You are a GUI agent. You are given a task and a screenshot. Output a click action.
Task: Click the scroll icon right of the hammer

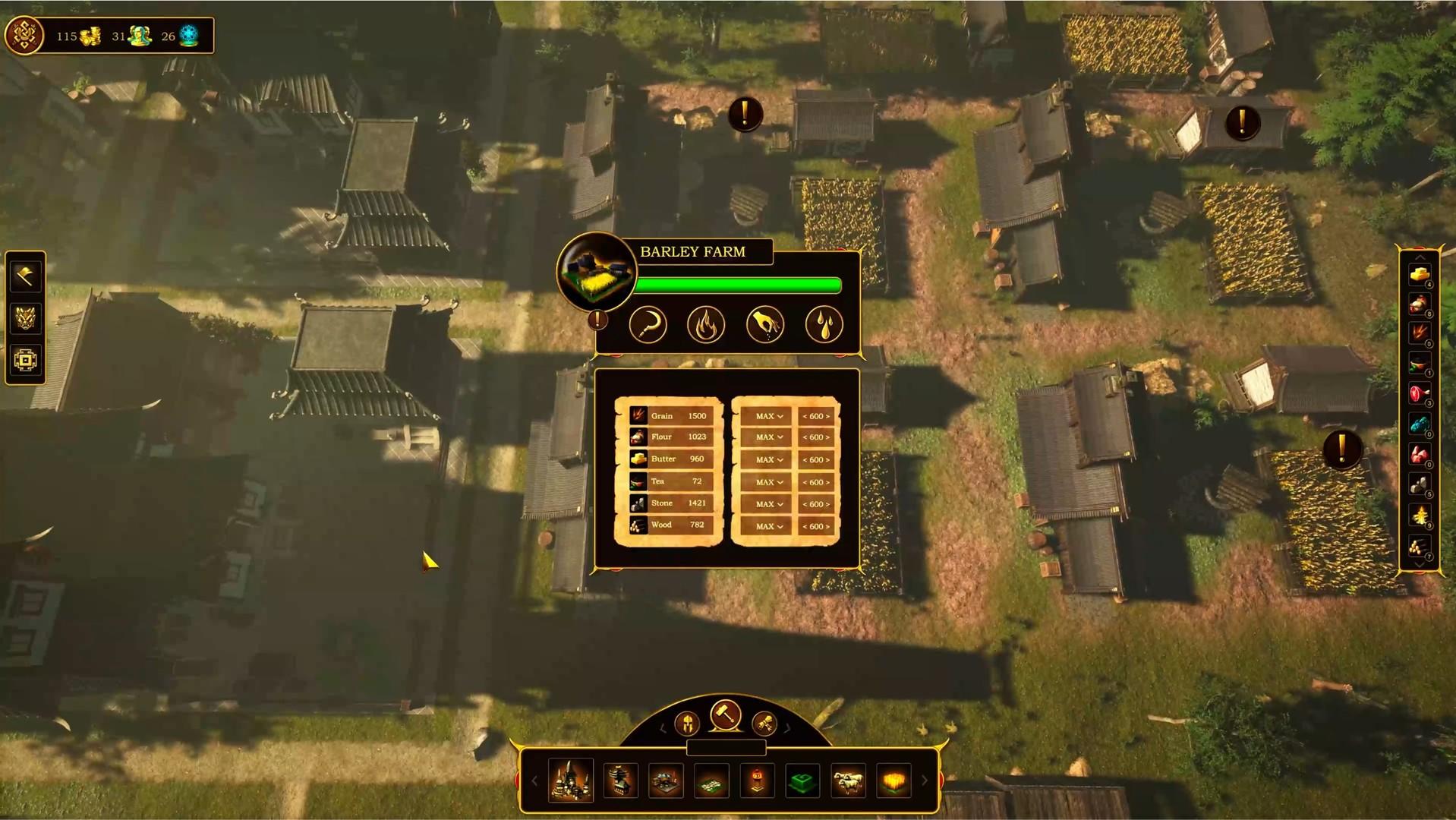tap(764, 725)
